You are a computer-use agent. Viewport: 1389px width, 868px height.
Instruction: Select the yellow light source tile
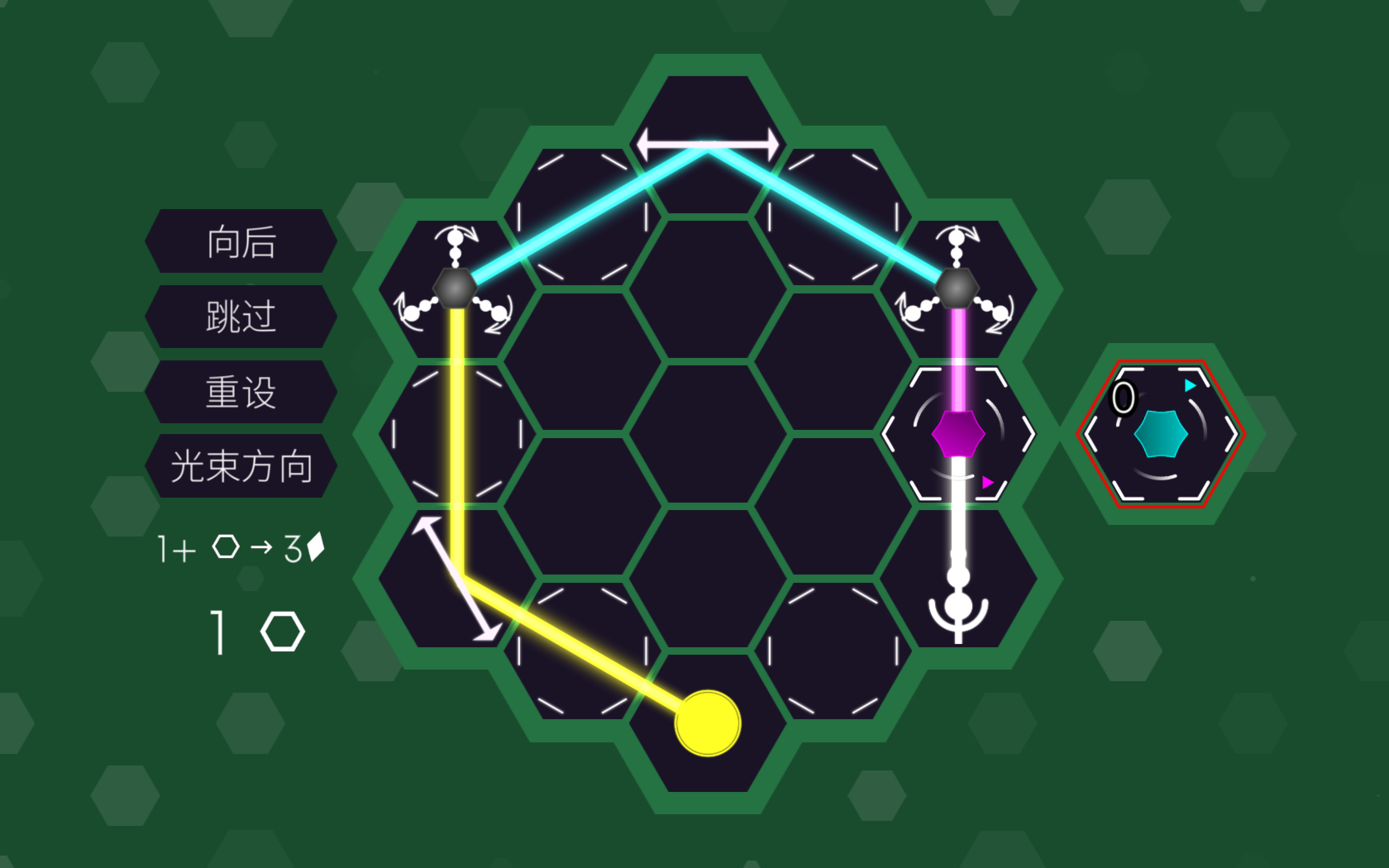(x=708, y=723)
